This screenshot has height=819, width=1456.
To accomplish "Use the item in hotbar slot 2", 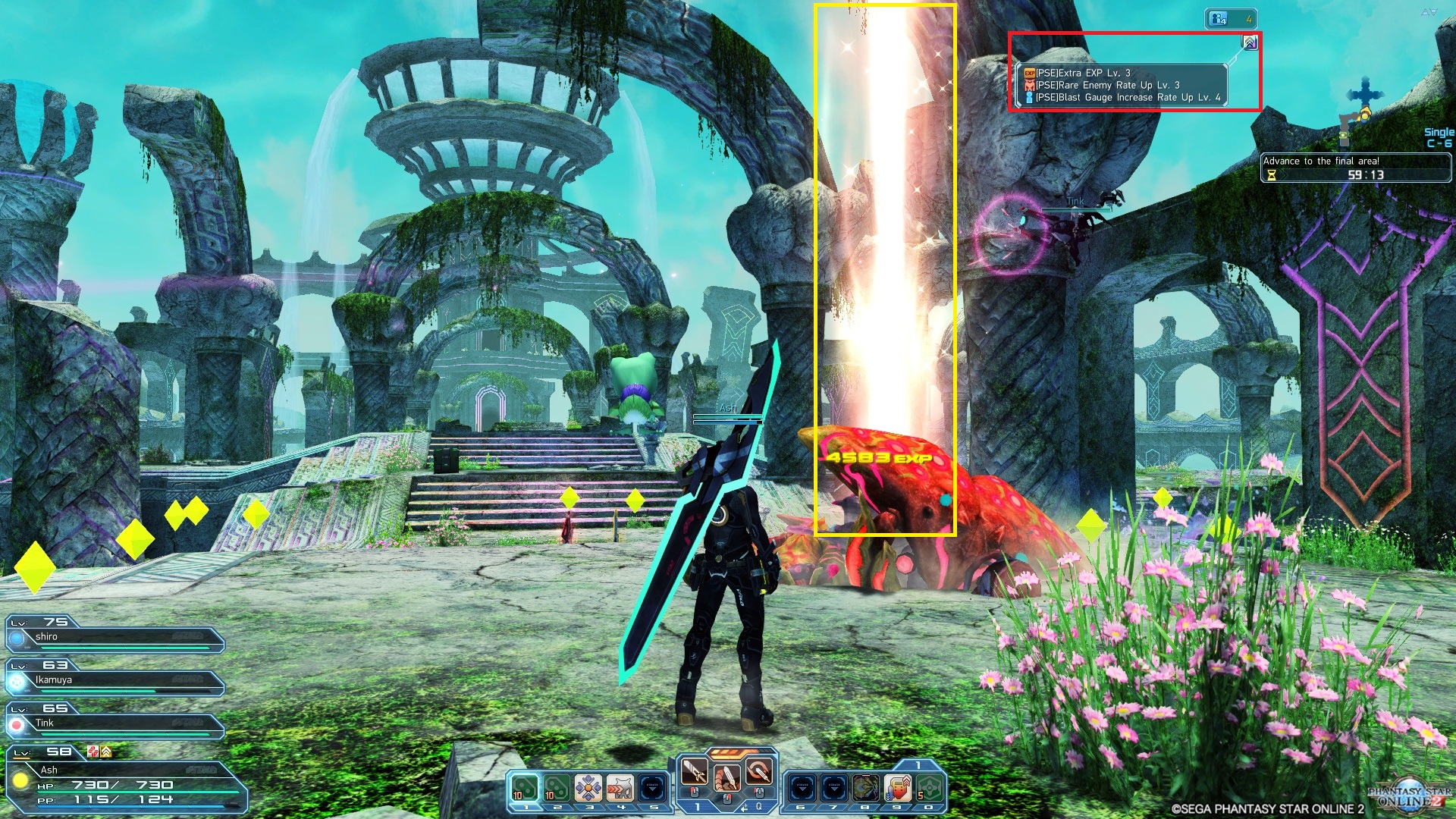I will click(x=556, y=789).
